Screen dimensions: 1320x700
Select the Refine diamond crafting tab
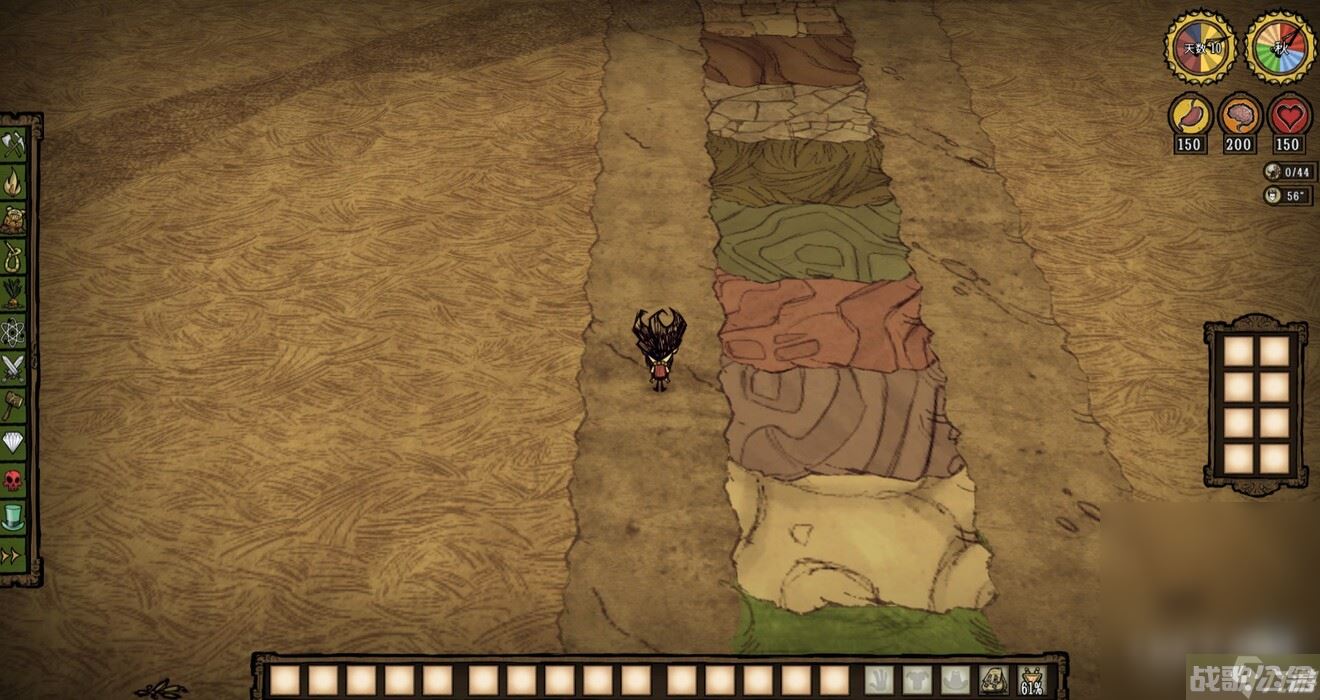[13, 442]
